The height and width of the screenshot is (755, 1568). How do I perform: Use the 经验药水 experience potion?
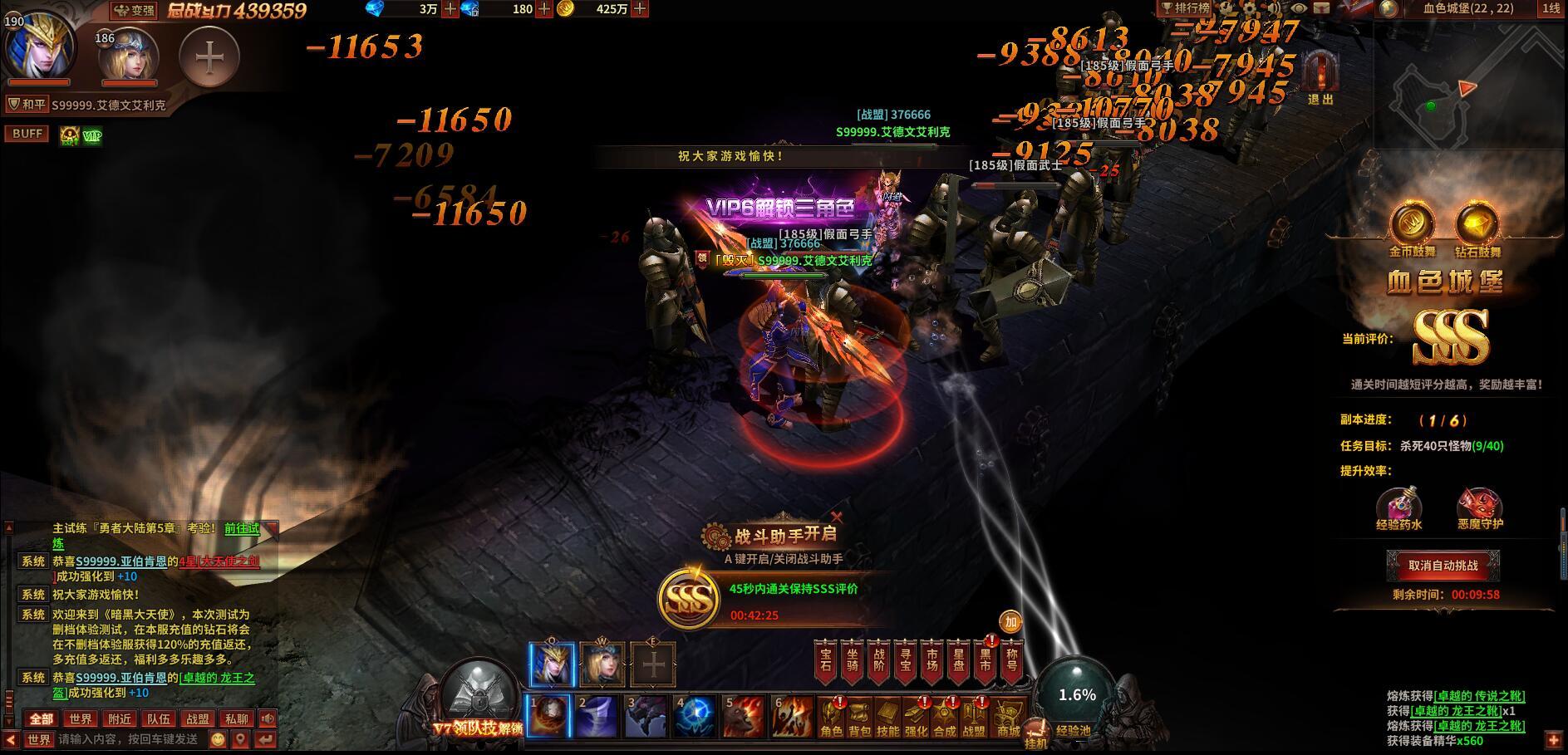1398,505
